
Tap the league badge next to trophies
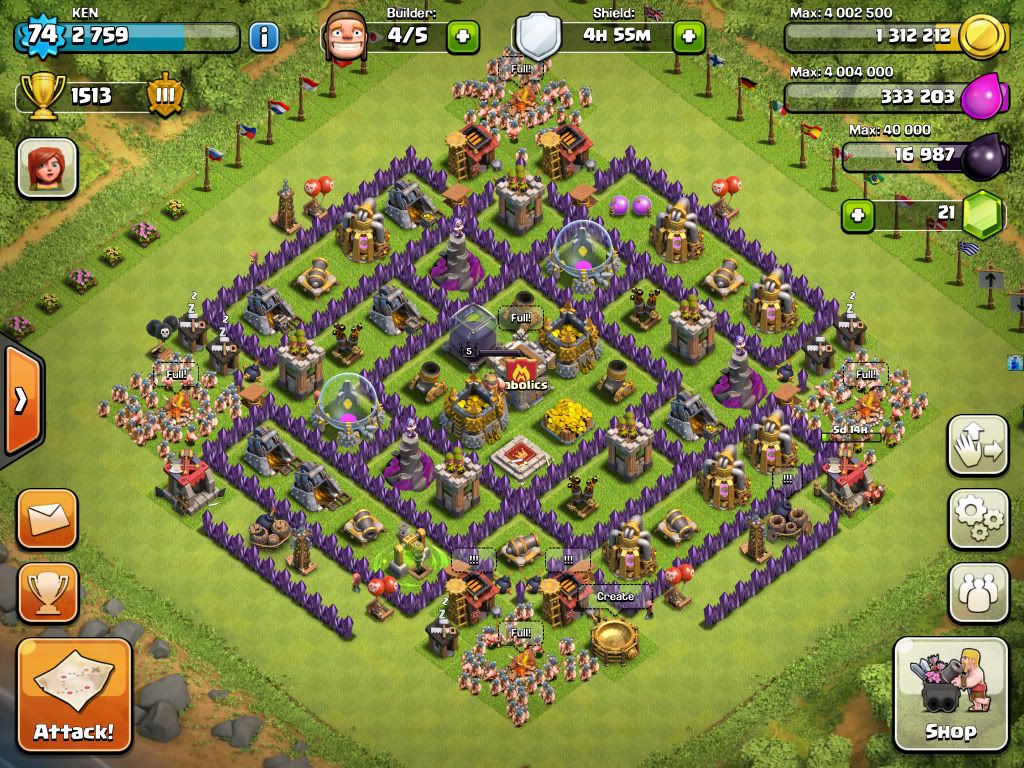point(164,97)
